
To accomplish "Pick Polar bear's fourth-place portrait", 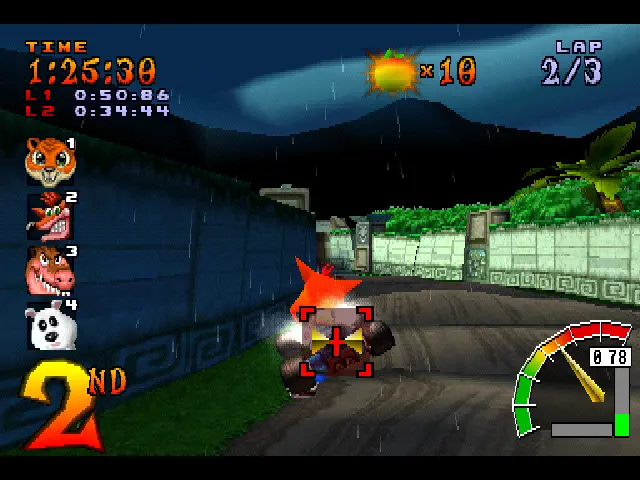I will pyautogui.click(x=49, y=325).
